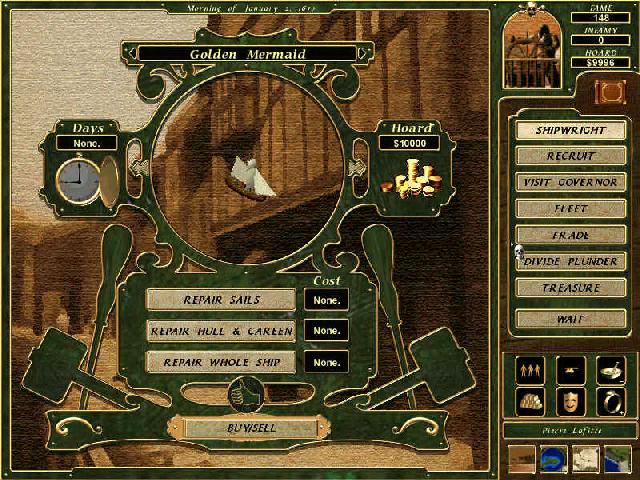Open the Treasure option

[x=571, y=288]
